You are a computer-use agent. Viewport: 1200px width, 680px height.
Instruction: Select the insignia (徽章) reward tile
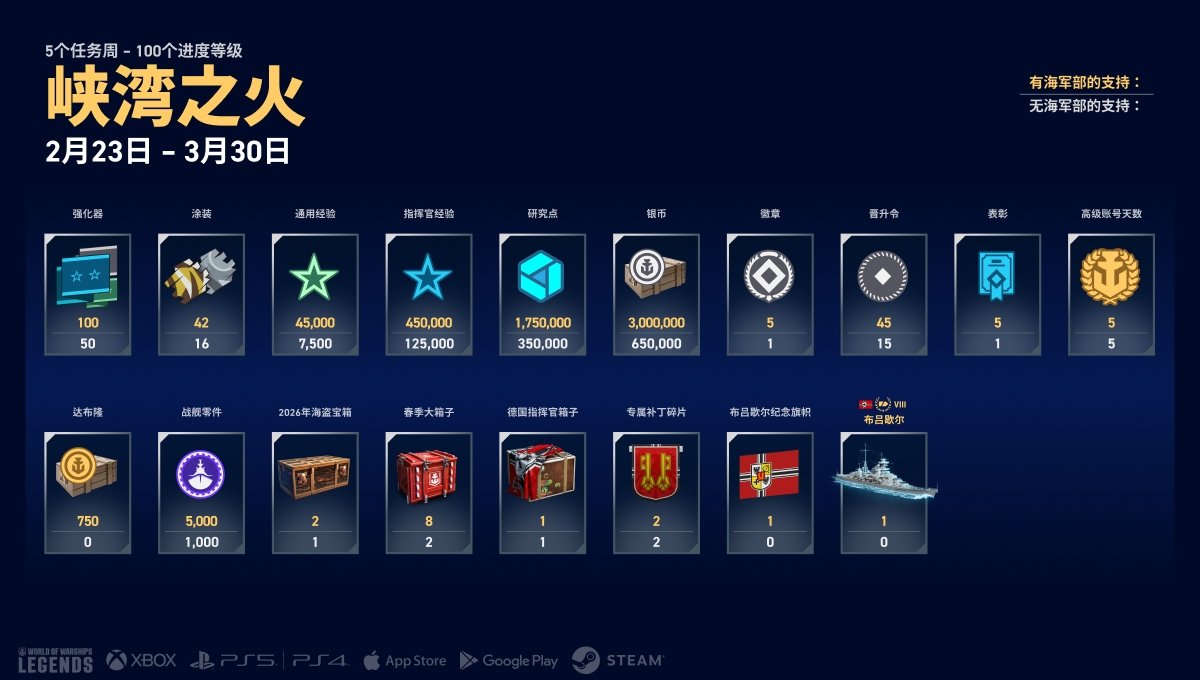pyautogui.click(x=770, y=294)
